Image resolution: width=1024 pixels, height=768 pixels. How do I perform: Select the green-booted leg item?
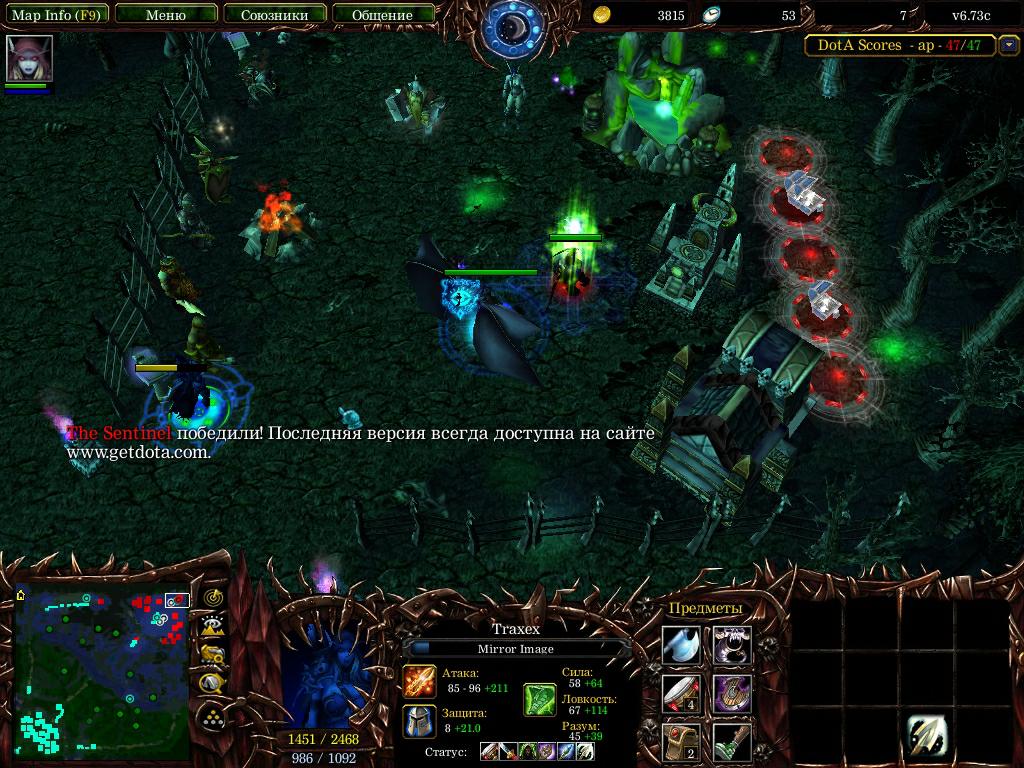[732, 742]
